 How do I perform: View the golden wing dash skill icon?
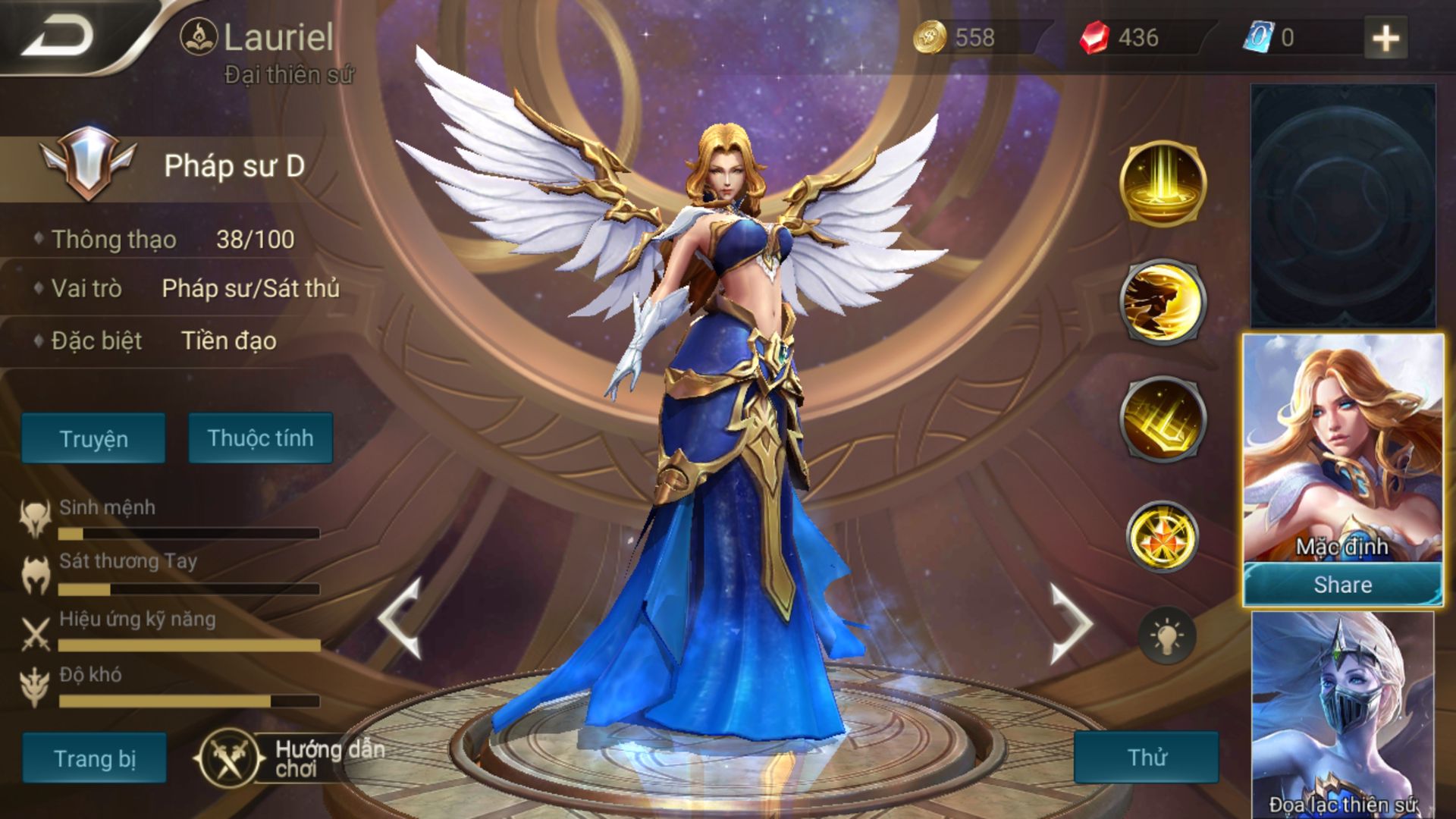coord(1163,301)
